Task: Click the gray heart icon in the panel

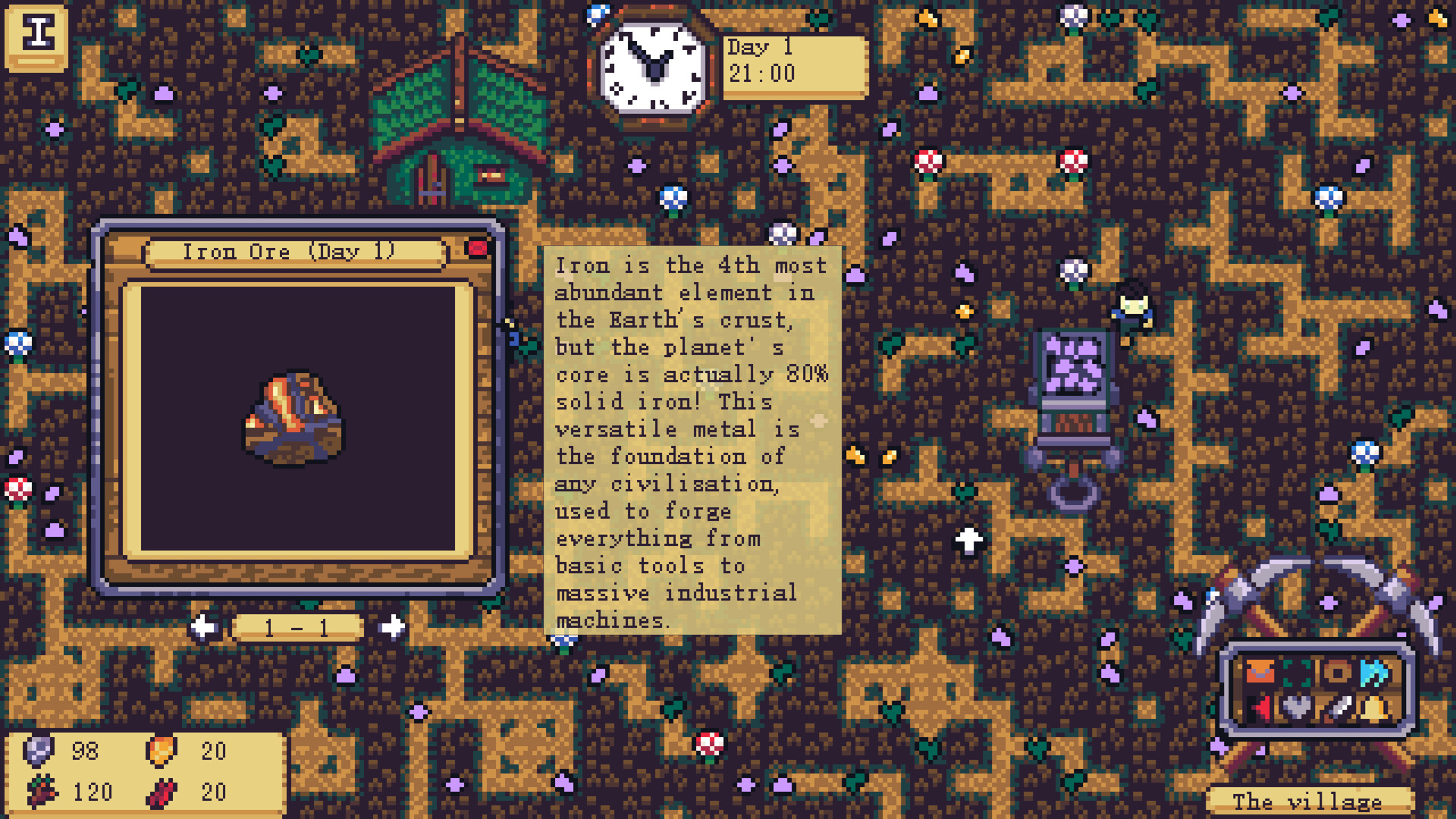Action: pyautogui.click(x=1297, y=707)
